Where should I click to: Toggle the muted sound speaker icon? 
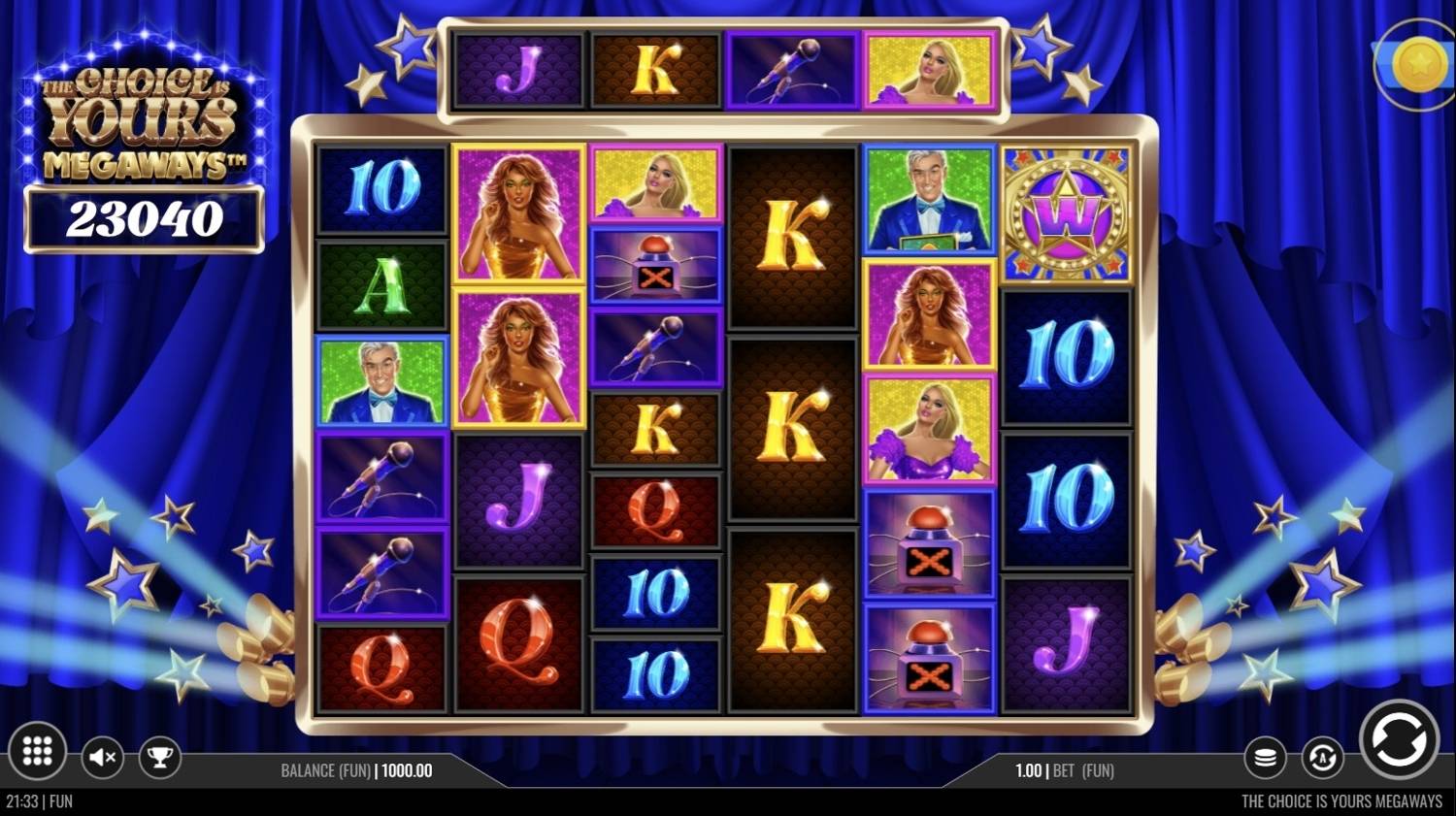pyautogui.click(x=102, y=757)
